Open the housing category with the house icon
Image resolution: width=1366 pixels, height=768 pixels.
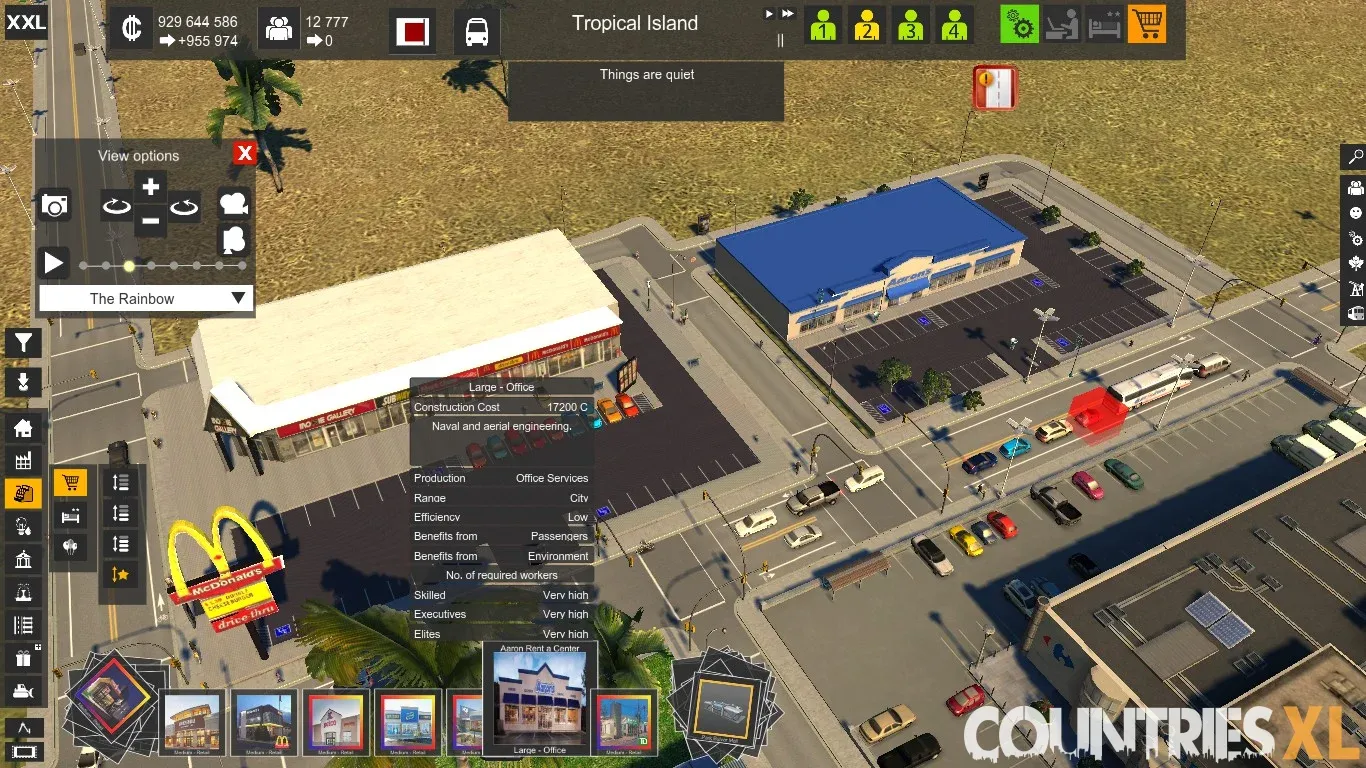click(23, 429)
